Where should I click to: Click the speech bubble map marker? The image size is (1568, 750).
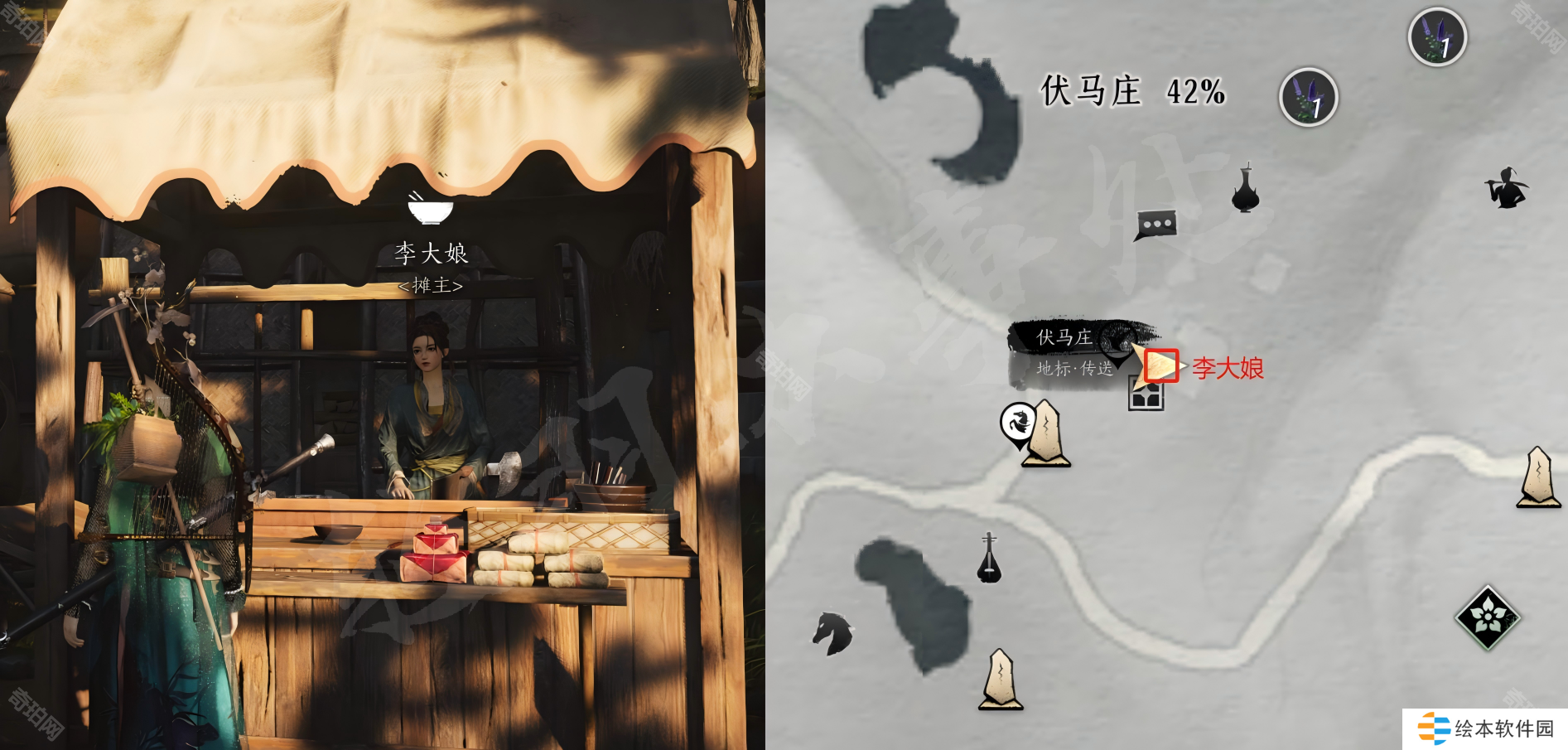point(1156,225)
